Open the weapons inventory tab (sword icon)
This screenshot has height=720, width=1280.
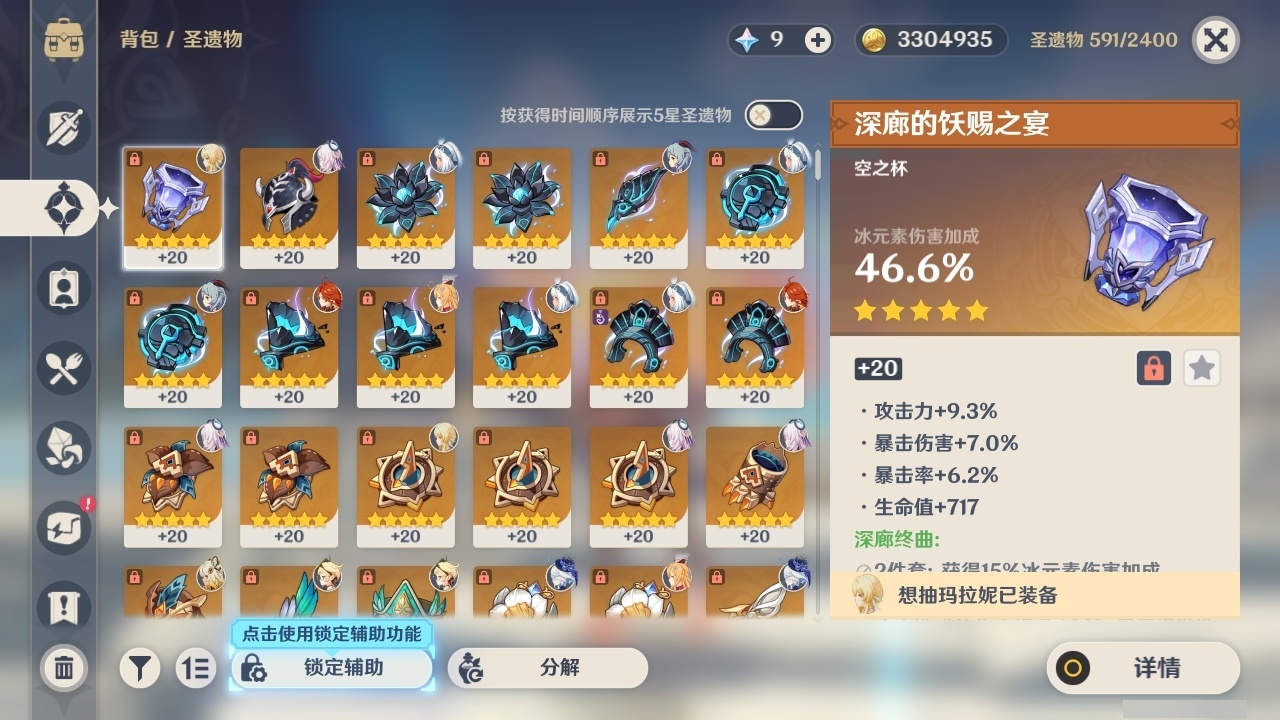point(62,127)
